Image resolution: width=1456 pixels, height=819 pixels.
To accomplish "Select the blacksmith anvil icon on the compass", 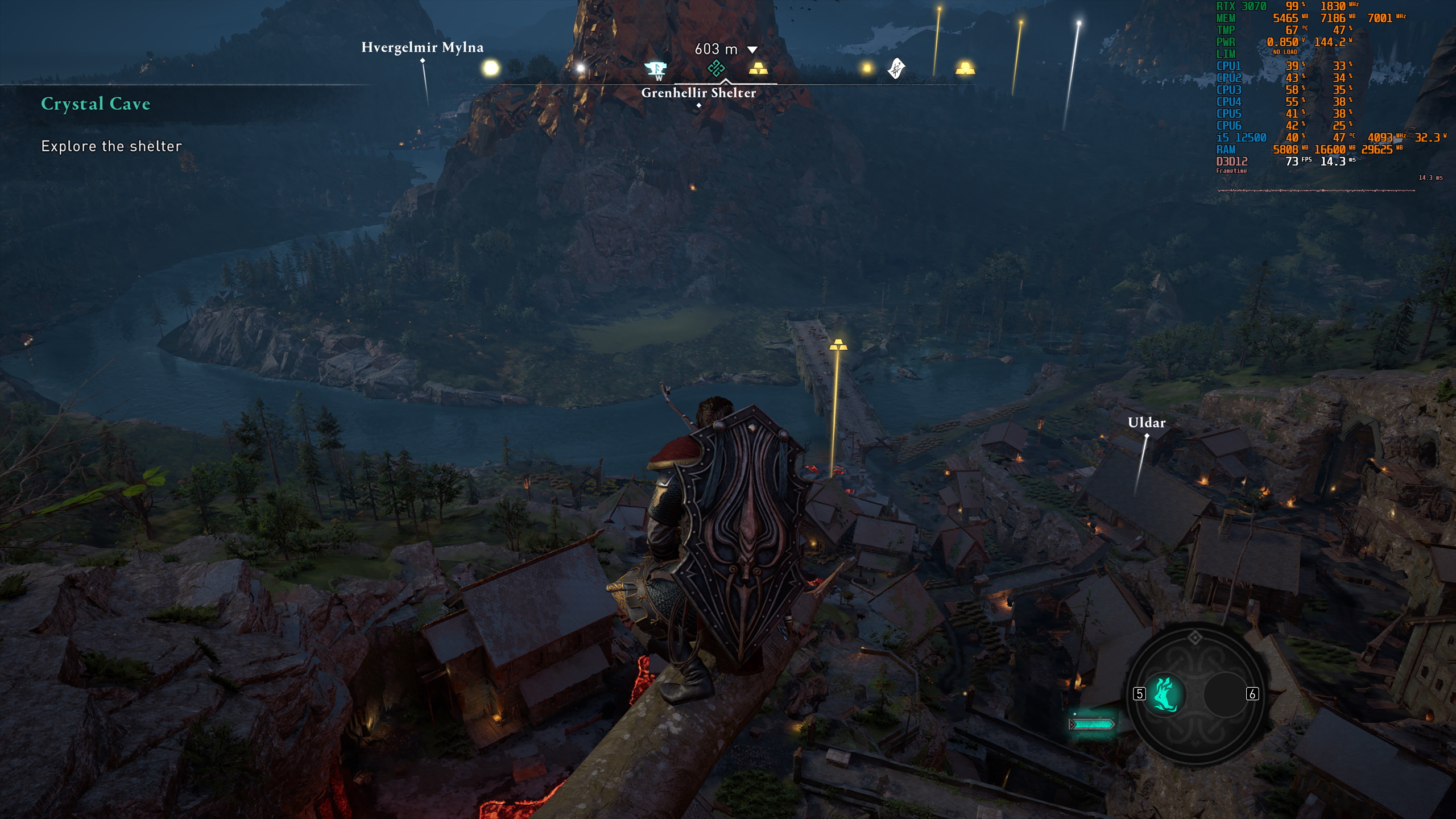I will [656, 69].
